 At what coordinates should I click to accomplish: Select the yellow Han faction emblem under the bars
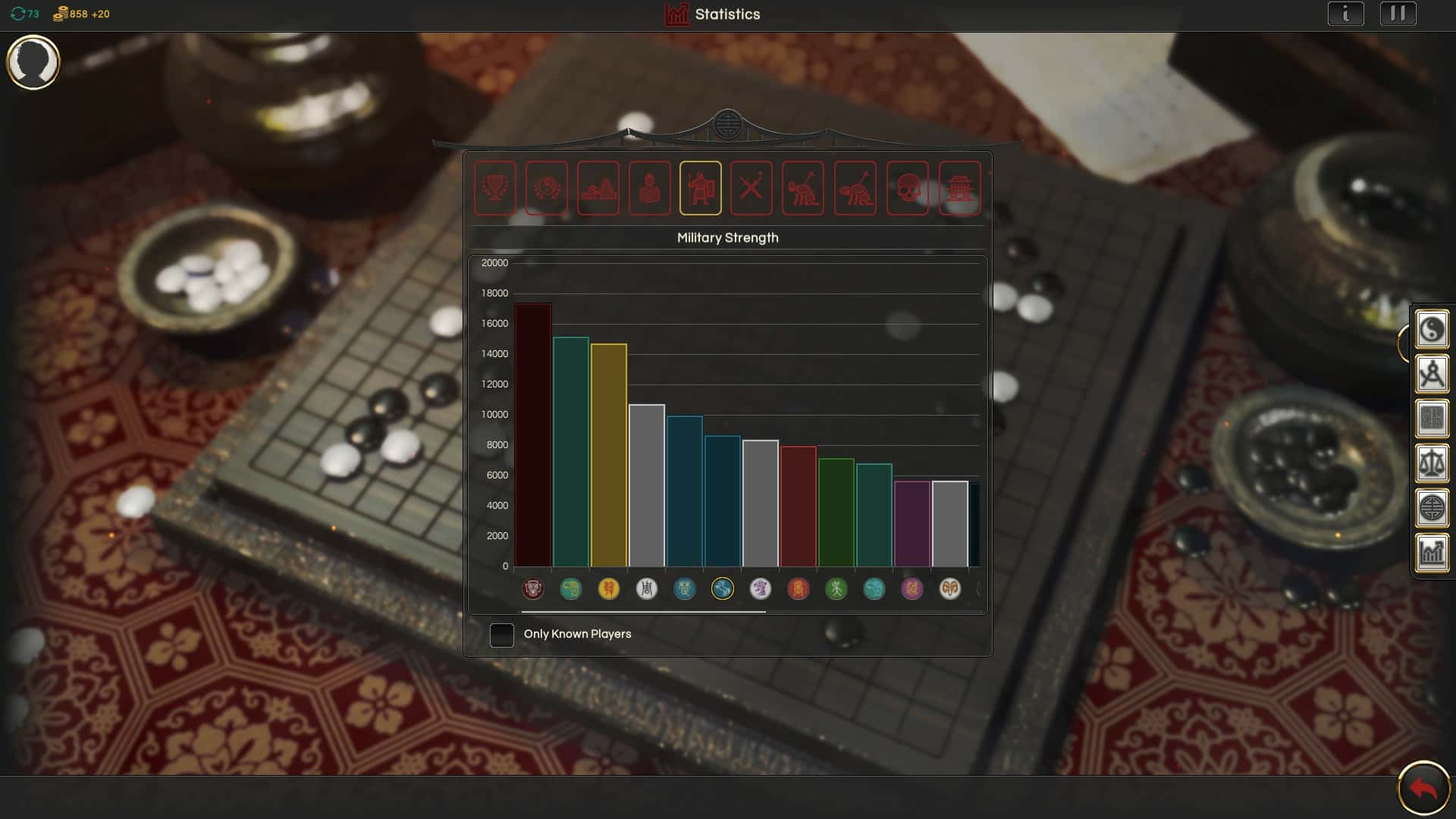(609, 589)
